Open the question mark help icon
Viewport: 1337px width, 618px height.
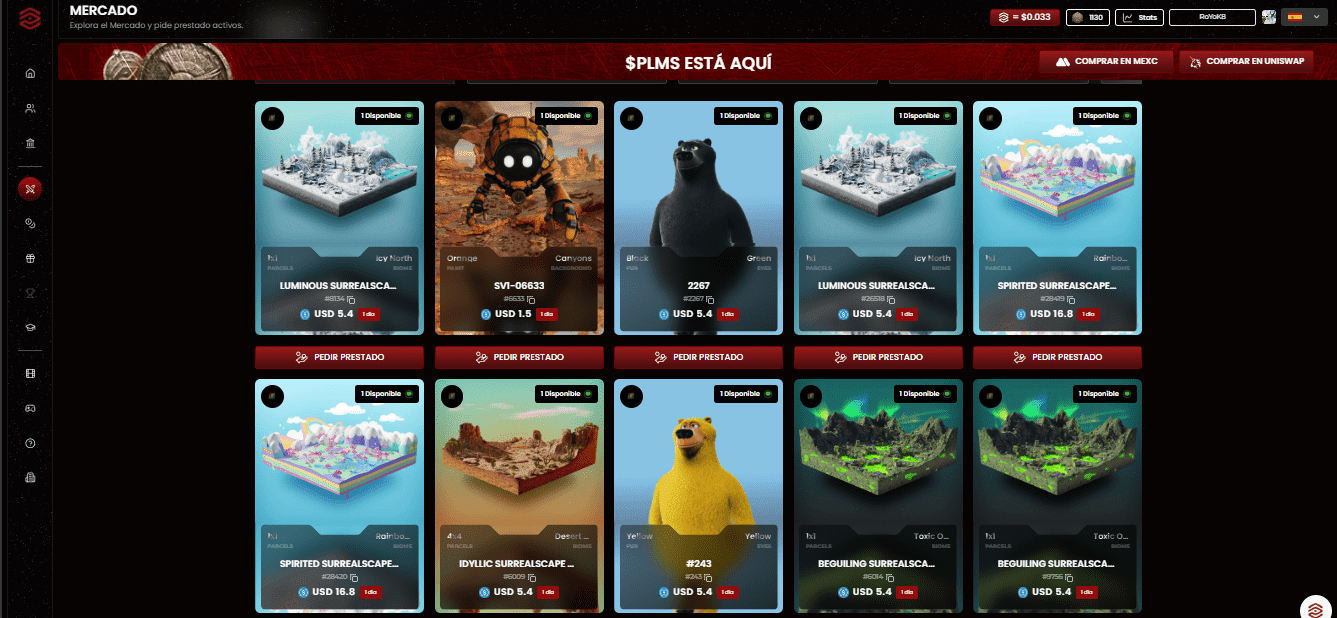pos(30,443)
